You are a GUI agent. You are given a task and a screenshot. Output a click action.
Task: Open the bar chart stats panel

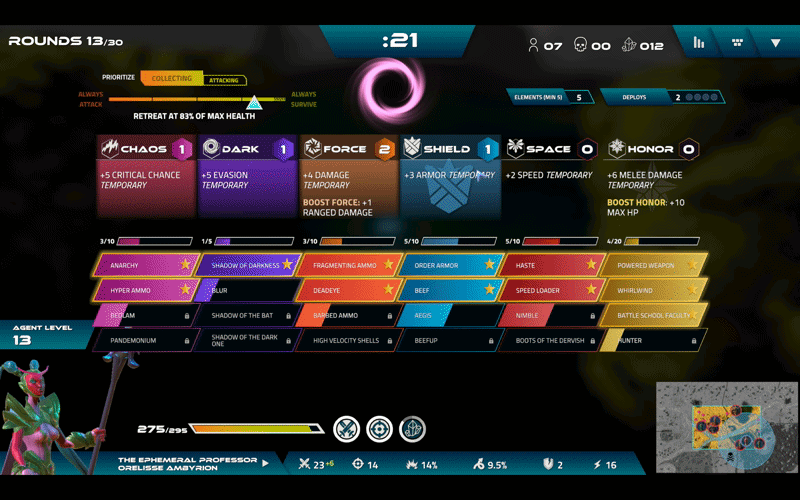[699, 43]
